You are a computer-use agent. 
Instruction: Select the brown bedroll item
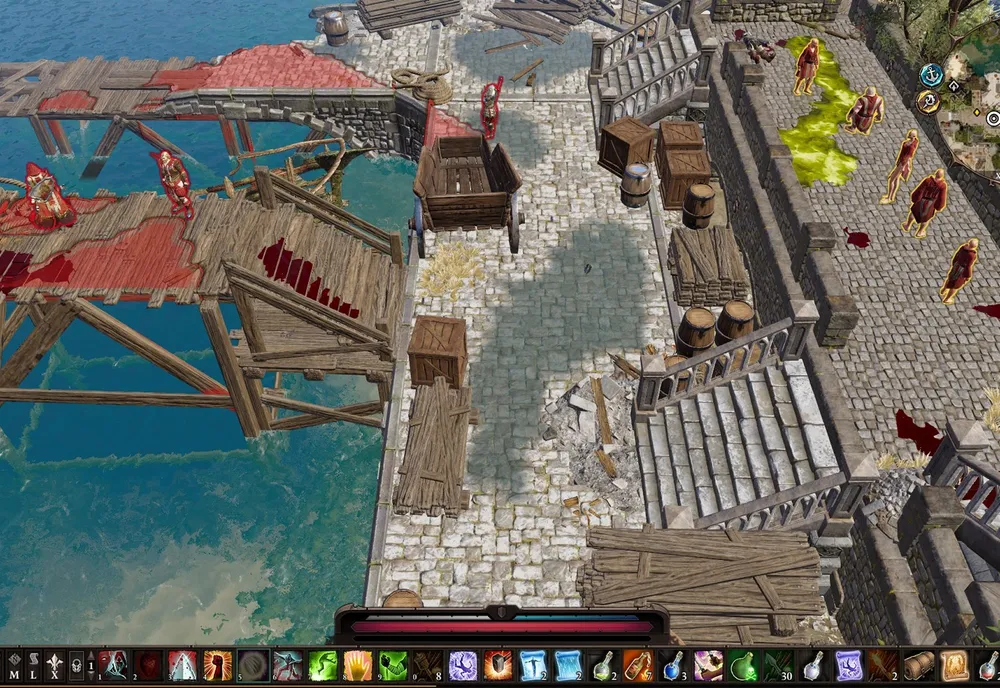click(x=918, y=665)
